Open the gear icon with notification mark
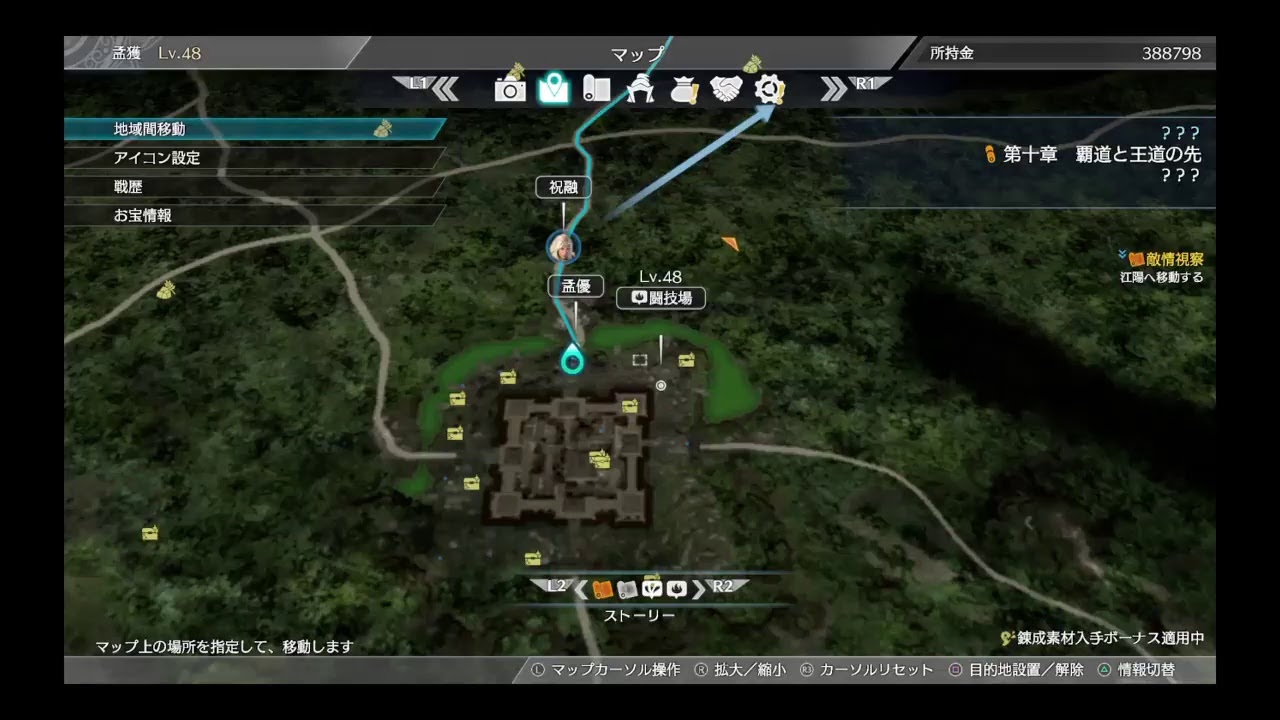 click(769, 89)
